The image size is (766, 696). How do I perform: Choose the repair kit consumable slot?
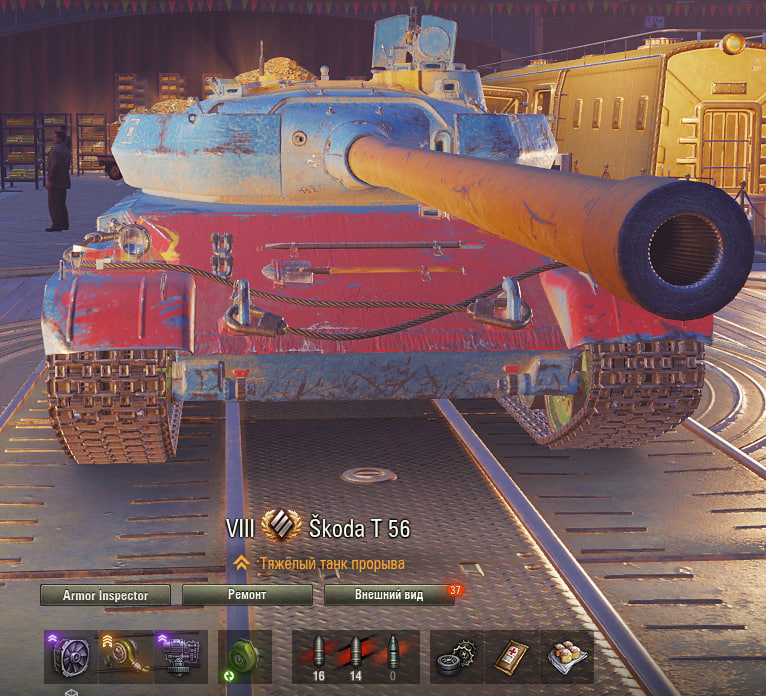[456, 656]
